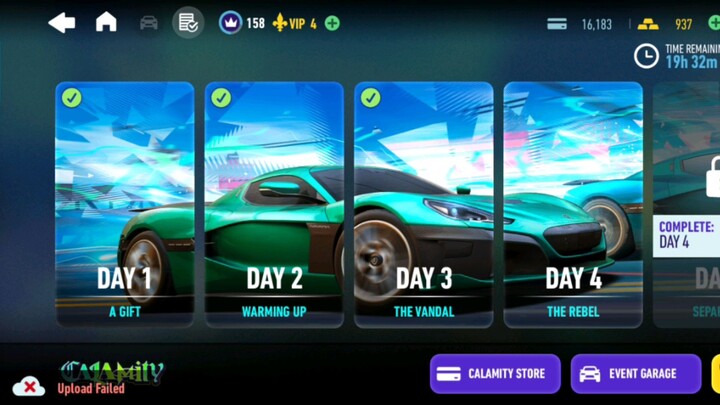Open the home screen
The width and height of the screenshot is (720, 405).
[x=106, y=22]
